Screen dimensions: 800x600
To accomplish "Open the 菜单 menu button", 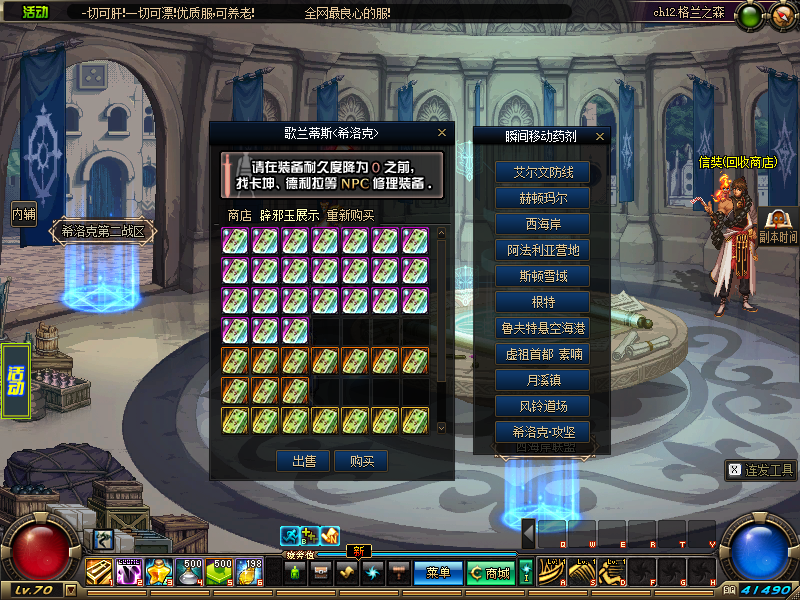I will (x=438, y=573).
